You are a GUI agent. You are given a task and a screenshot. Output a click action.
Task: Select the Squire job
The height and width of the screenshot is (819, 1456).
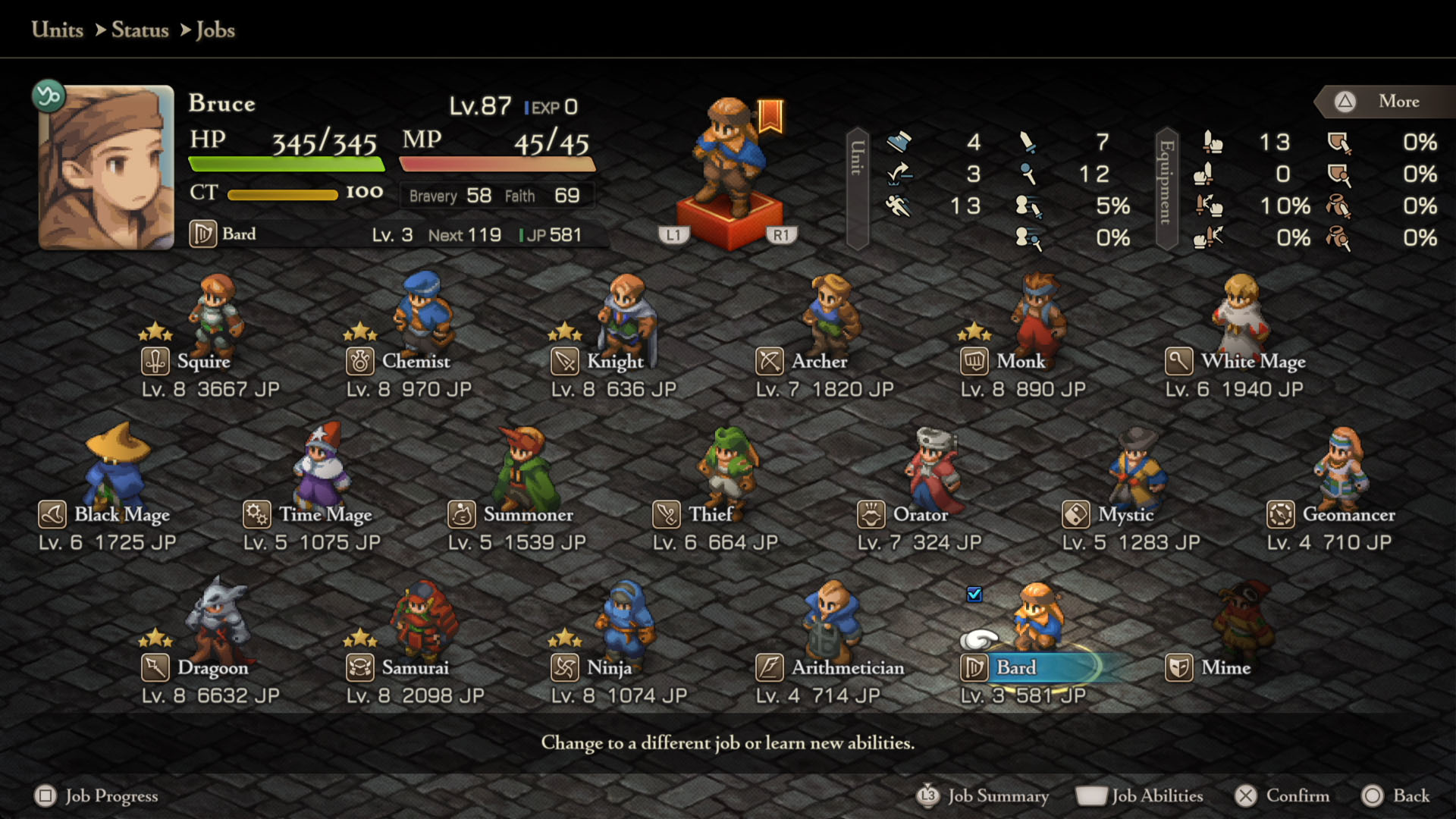coord(203,362)
